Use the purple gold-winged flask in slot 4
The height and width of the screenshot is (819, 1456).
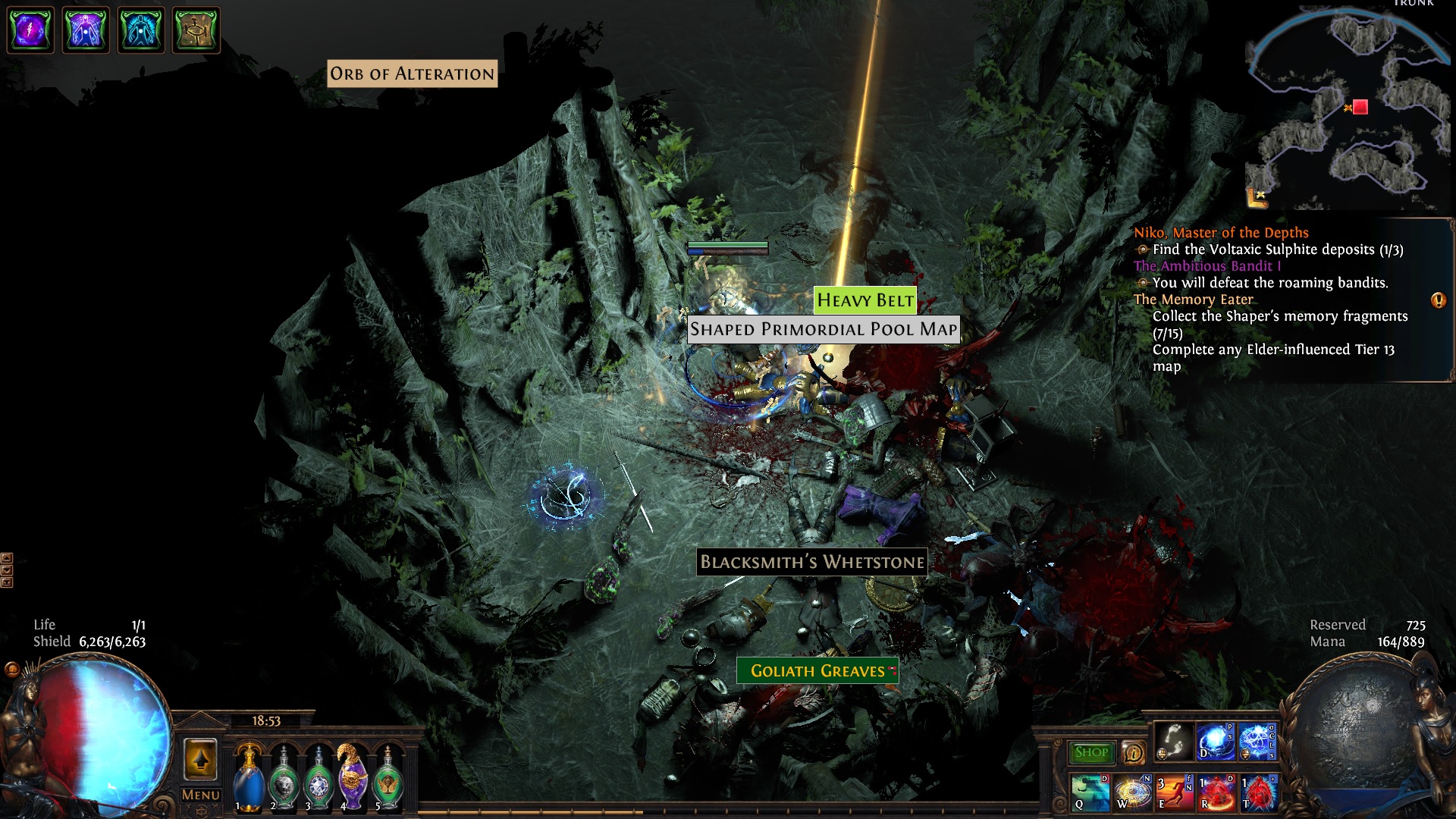click(x=353, y=777)
